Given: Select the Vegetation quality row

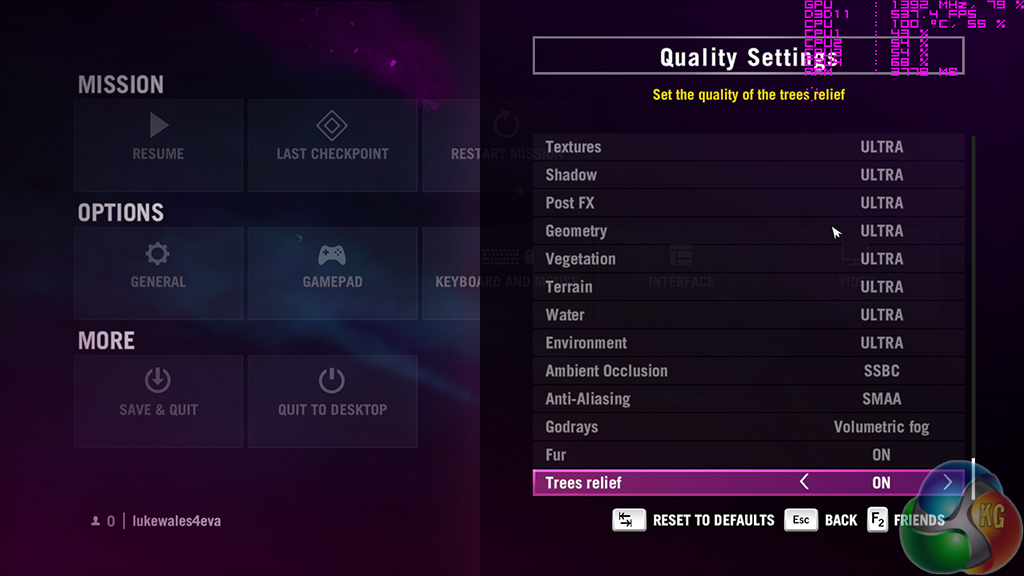Looking at the screenshot, I should point(748,259).
